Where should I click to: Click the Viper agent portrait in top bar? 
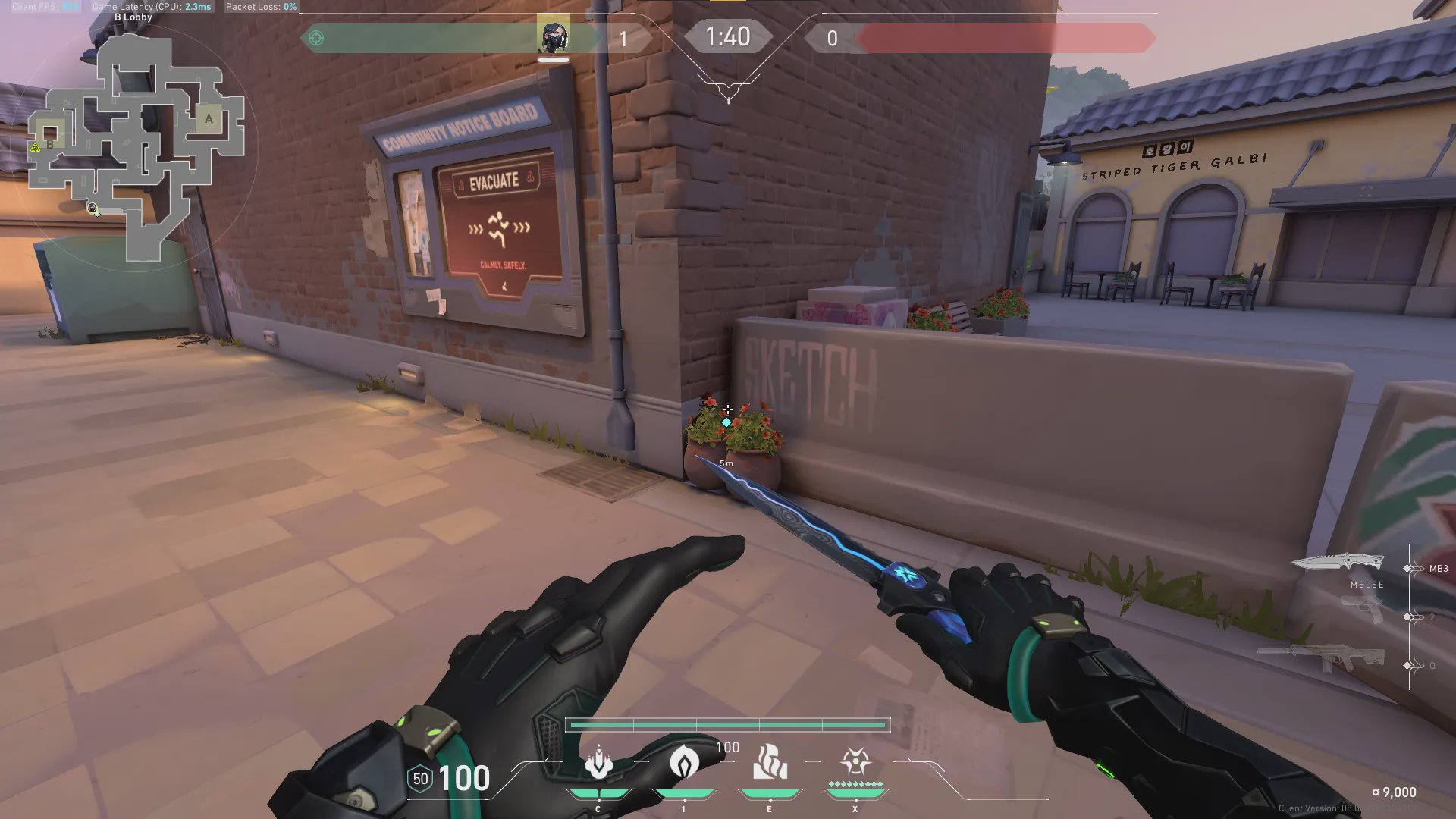[553, 36]
